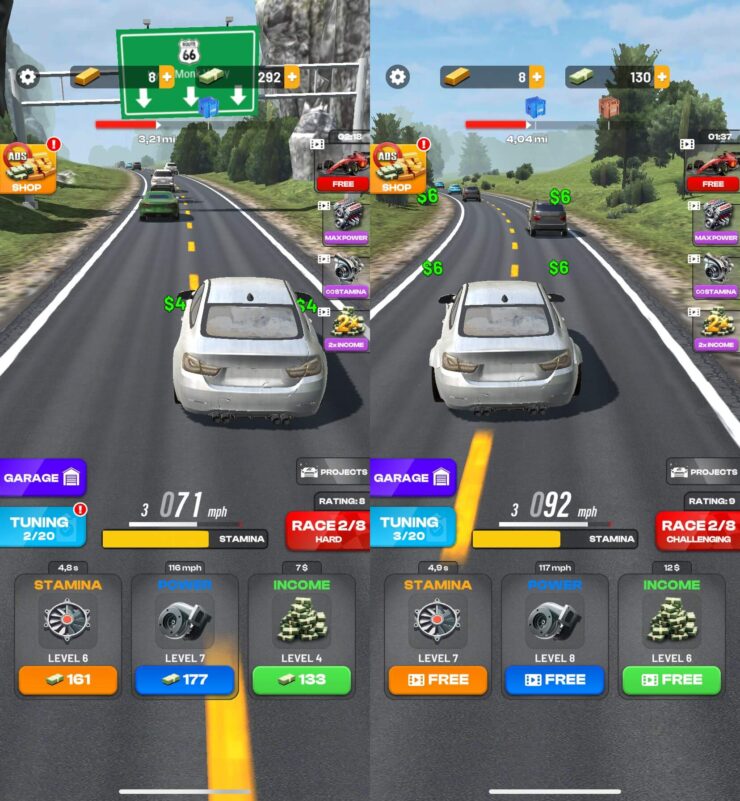Viewport: 740px width, 801px height.
Task: Purchase the Power upgrade for 177 cash
Action: pos(185,680)
